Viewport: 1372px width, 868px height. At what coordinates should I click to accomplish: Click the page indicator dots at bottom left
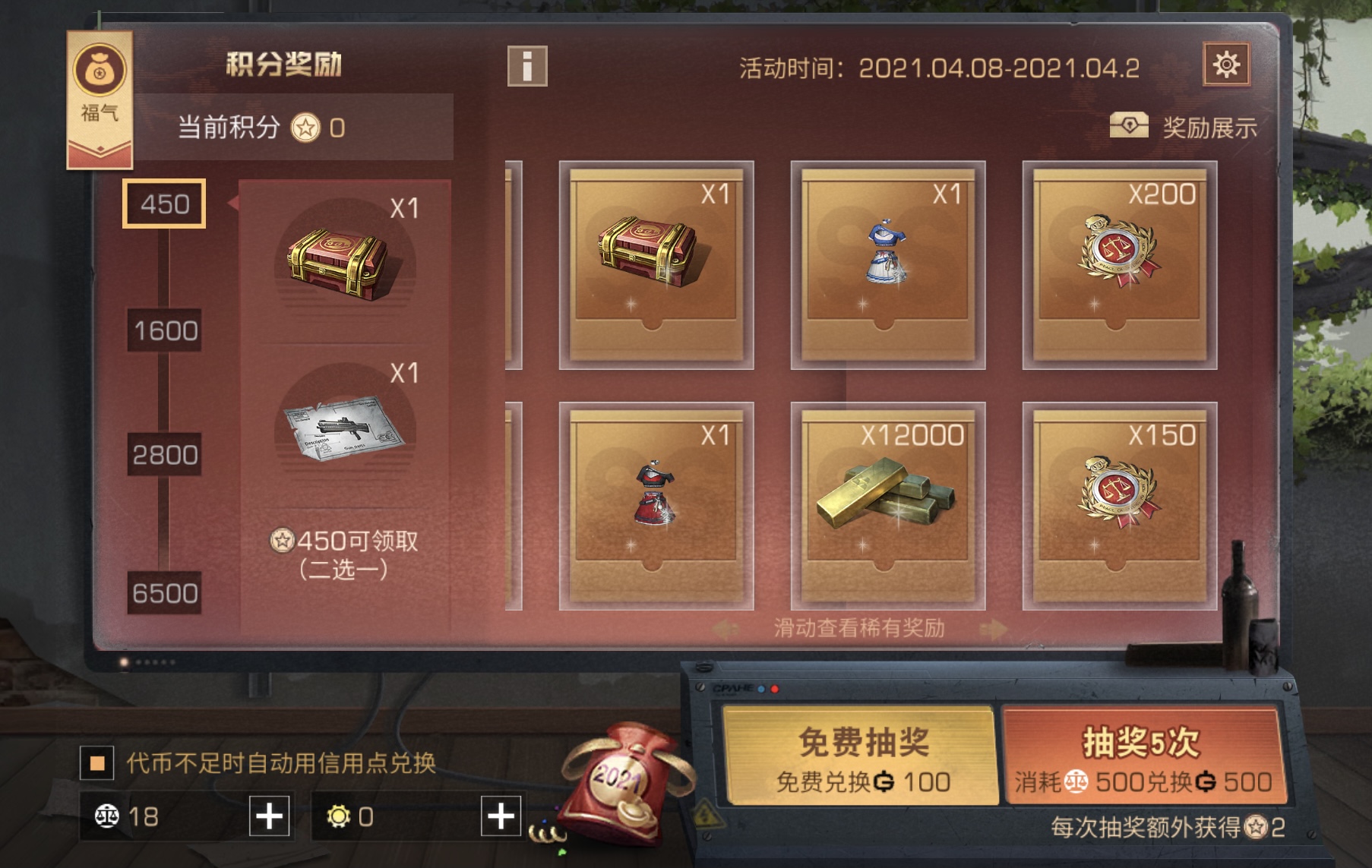[147, 664]
